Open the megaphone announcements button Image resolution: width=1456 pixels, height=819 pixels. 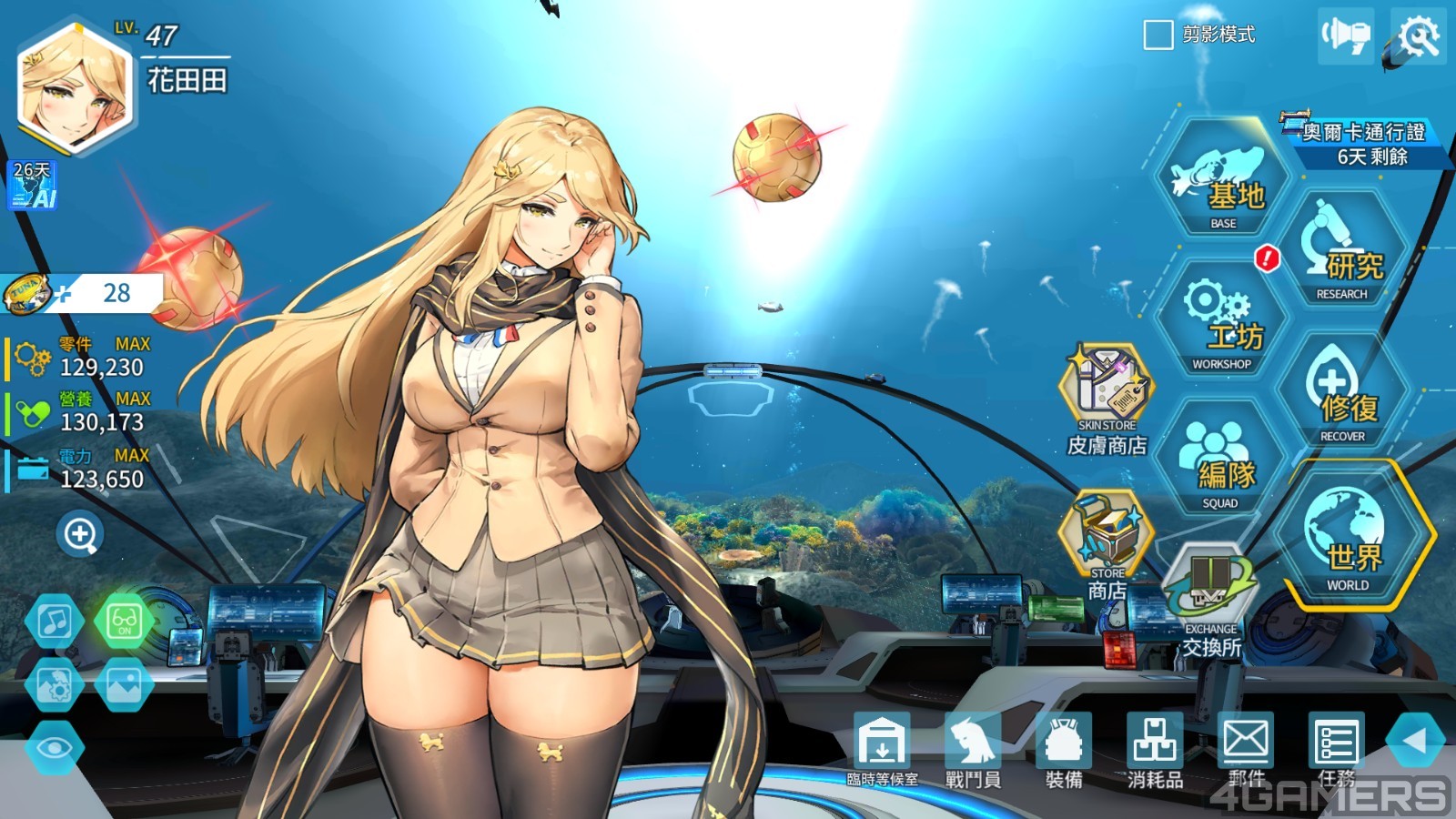1346,36
